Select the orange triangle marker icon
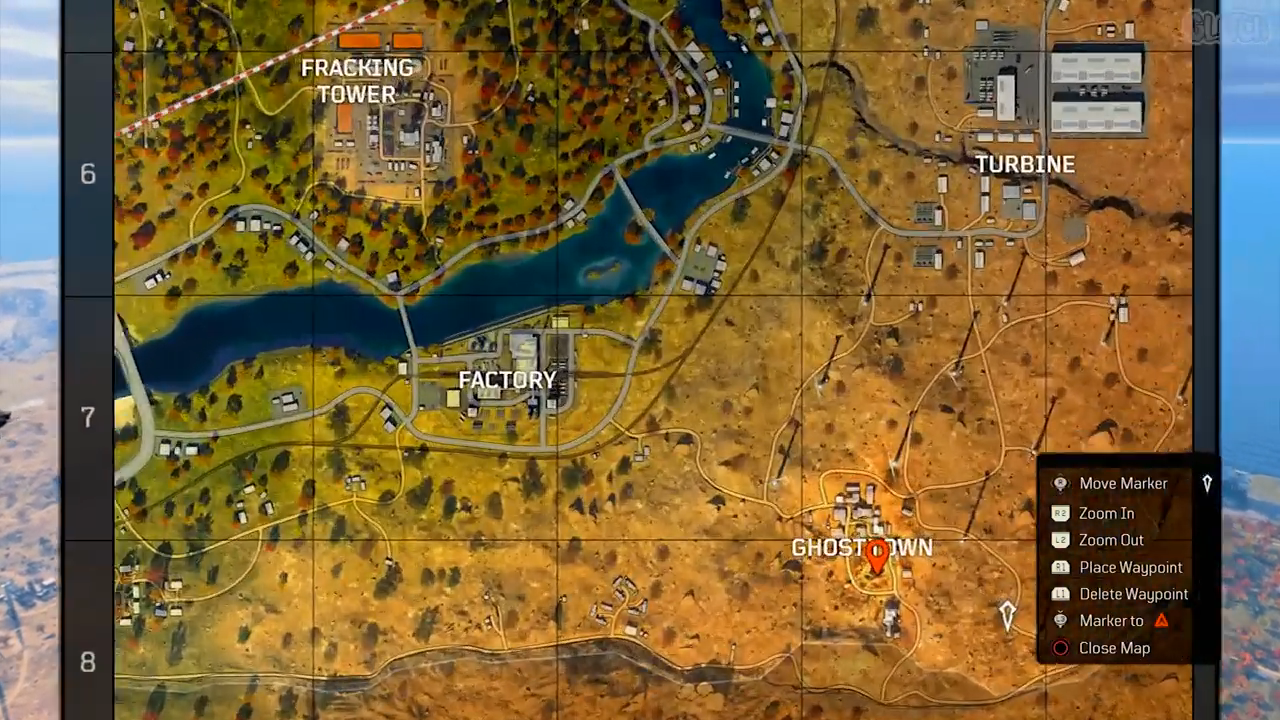The image size is (1280, 720). point(1161,620)
